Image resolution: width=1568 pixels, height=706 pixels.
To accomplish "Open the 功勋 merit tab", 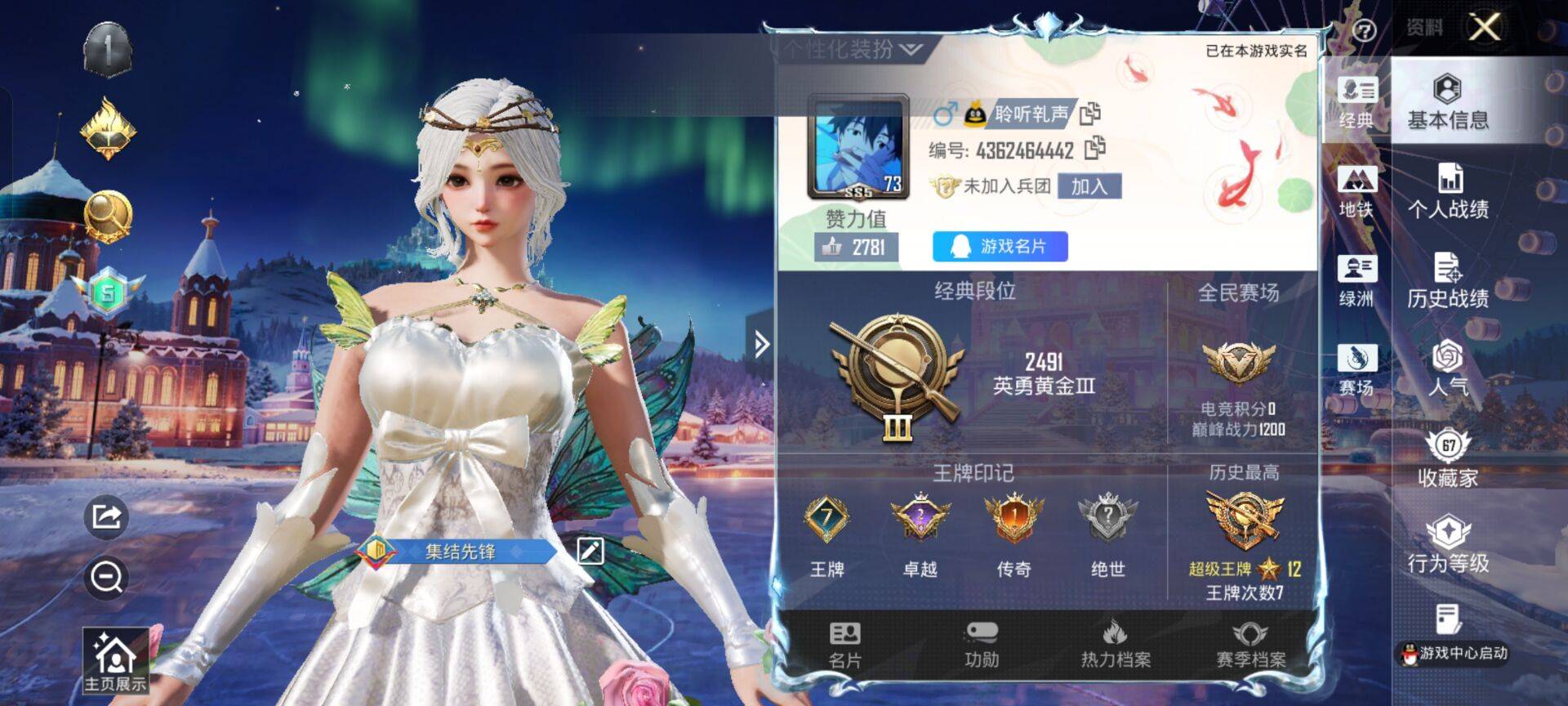I will (x=981, y=646).
